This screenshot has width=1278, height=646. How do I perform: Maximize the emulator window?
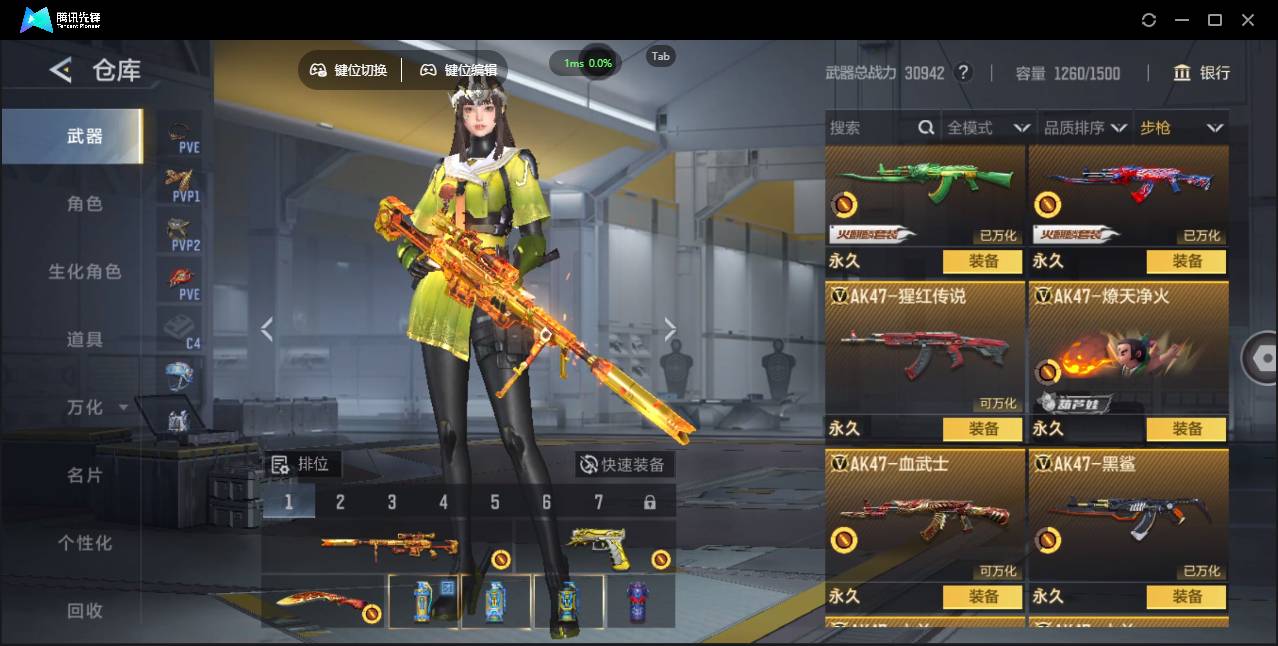click(x=1215, y=20)
